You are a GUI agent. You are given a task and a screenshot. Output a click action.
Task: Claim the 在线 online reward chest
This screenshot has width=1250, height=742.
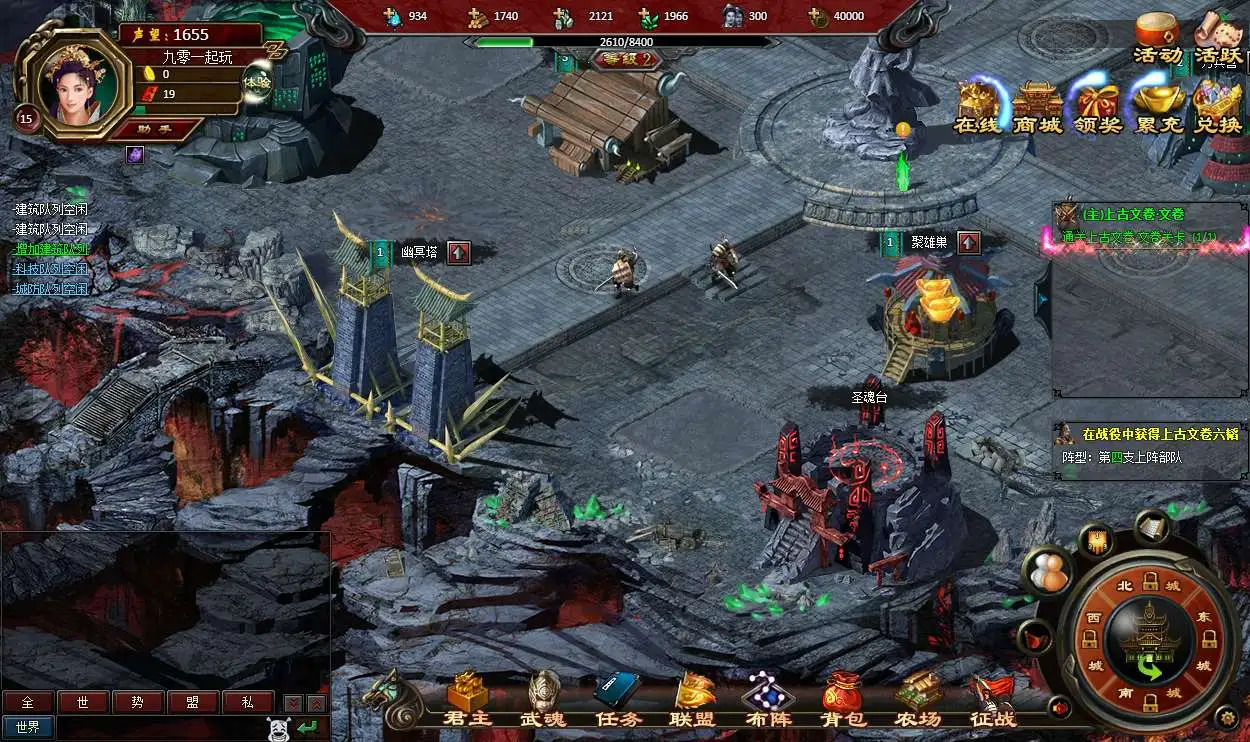click(978, 106)
